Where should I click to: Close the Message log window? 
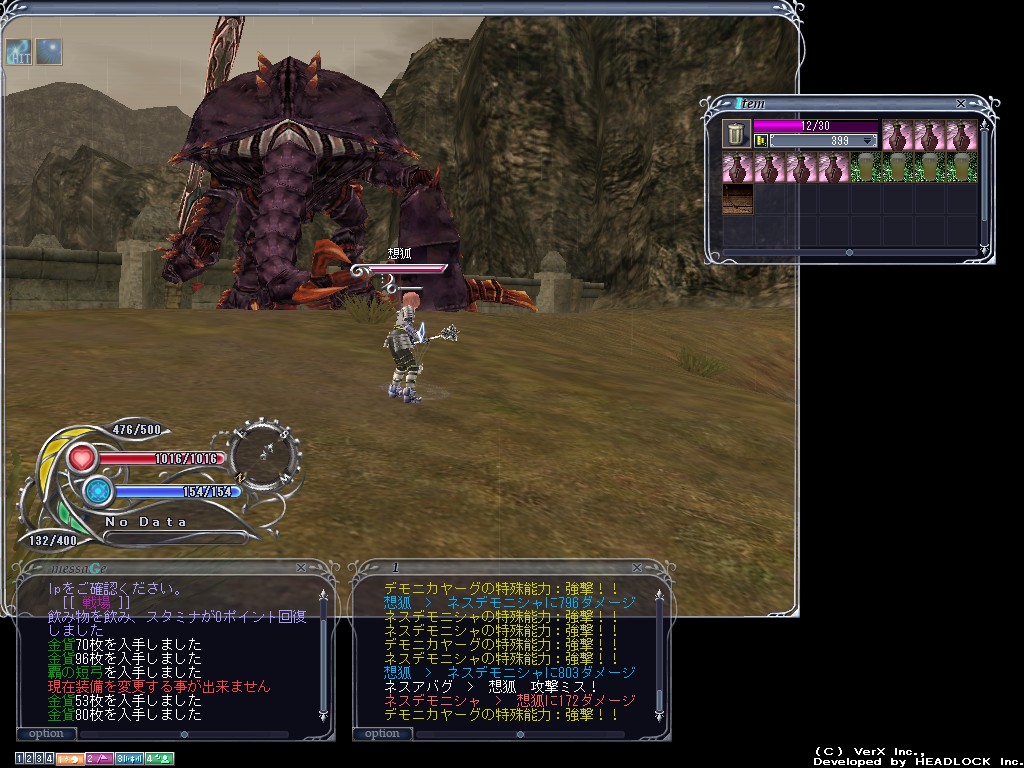tap(301, 567)
